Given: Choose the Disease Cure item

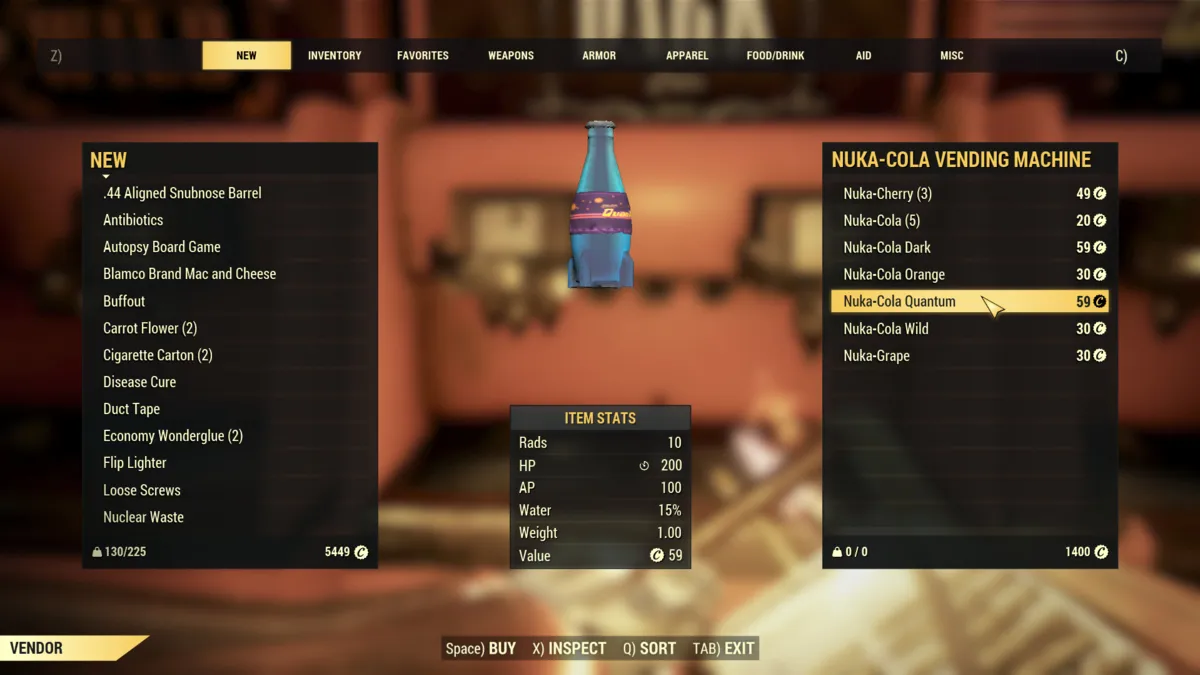Looking at the screenshot, I should (x=139, y=382).
